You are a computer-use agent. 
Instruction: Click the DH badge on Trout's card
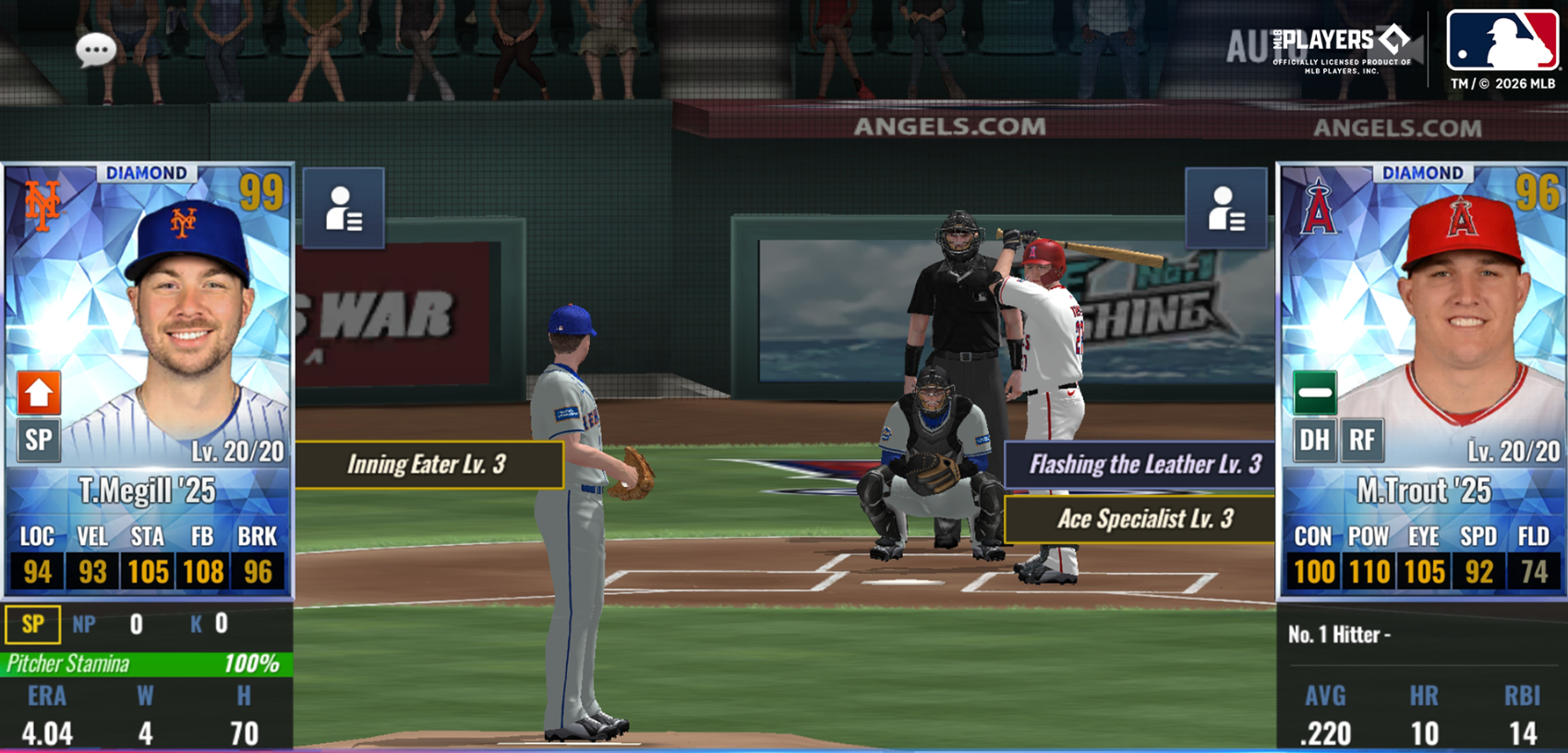[1315, 441]
